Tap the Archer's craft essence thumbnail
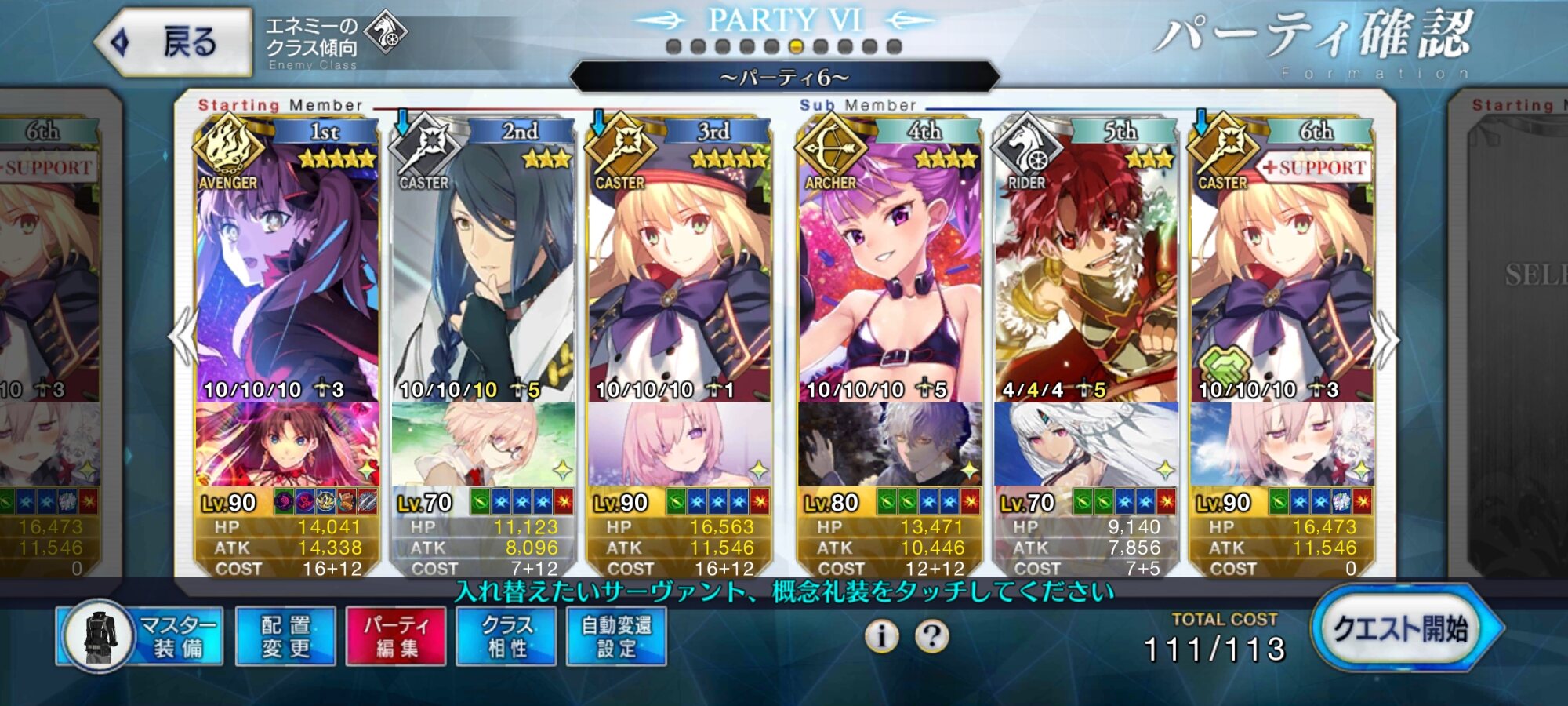Image resolution: width=1568 pixels, height=706 pixels. click(x=890, y=444)
